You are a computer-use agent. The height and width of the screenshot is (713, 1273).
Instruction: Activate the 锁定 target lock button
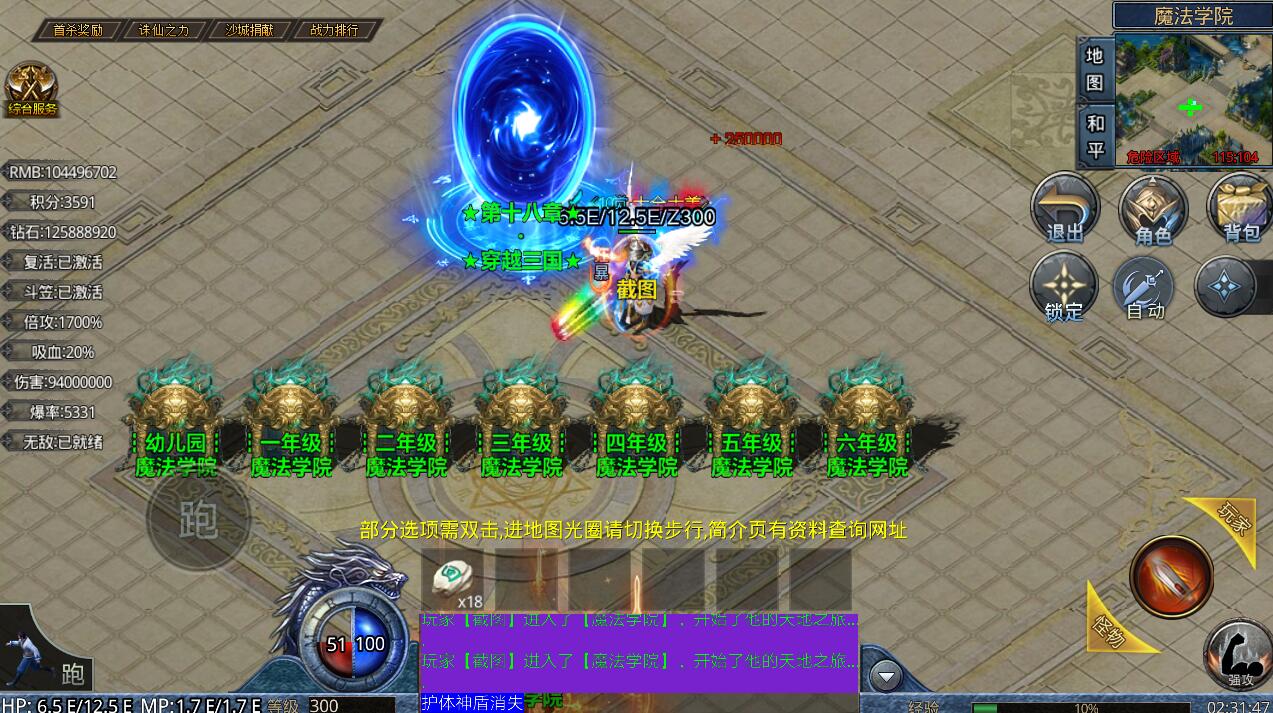coord(1064,288)
